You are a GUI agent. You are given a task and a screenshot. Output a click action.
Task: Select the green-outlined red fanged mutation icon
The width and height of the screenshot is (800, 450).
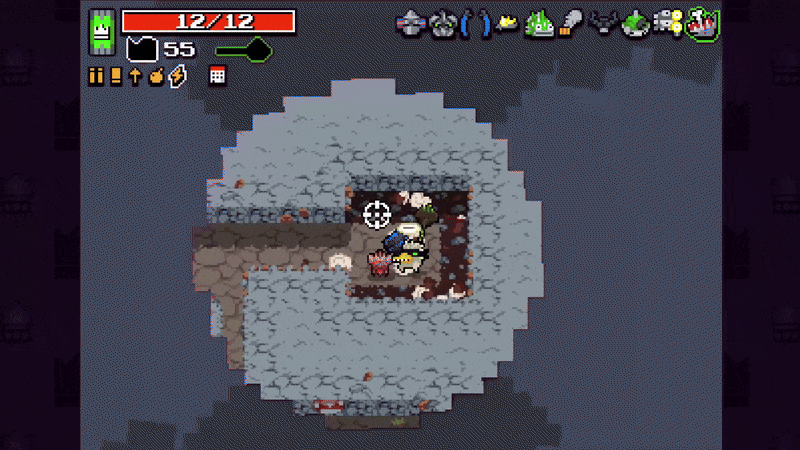click(704, 23)
